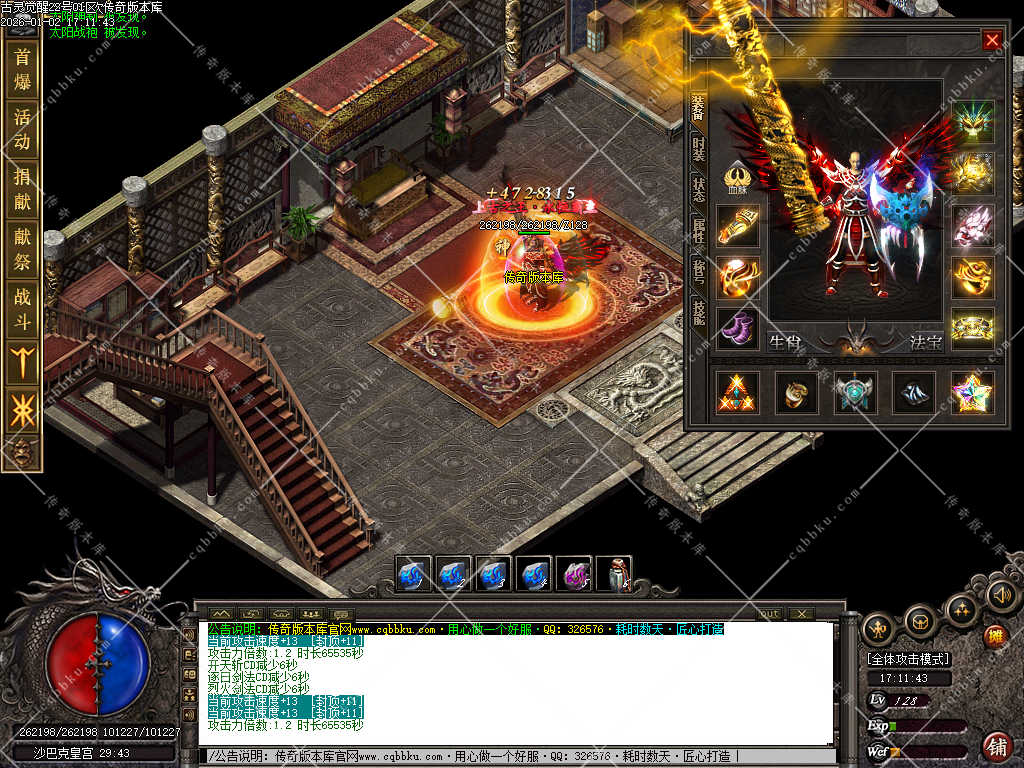Use the purple crystal in the hotbar
This screenshot has width=1024, height=768.
click(573, 575)
